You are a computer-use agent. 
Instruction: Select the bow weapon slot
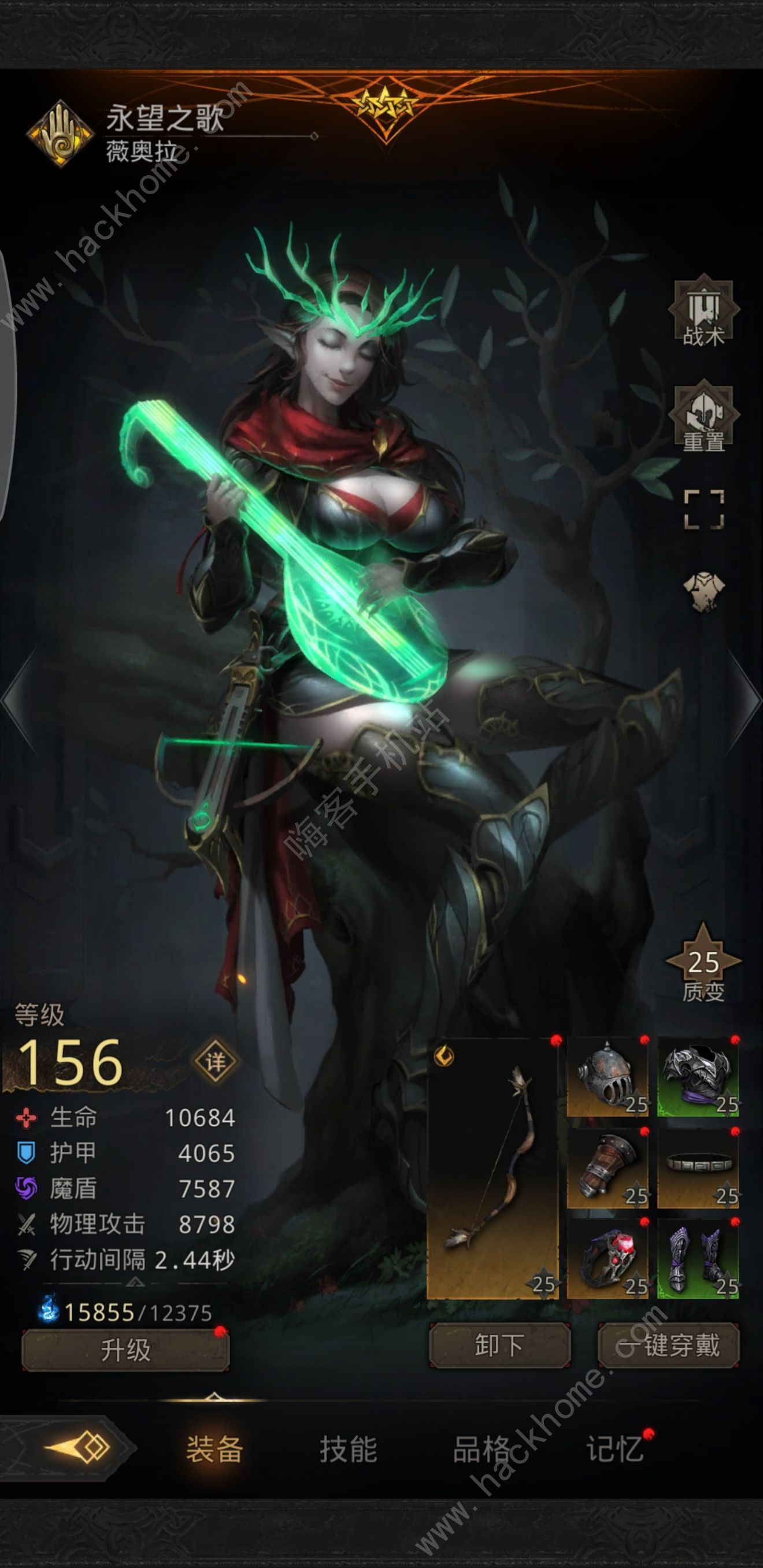point(492,1168)
